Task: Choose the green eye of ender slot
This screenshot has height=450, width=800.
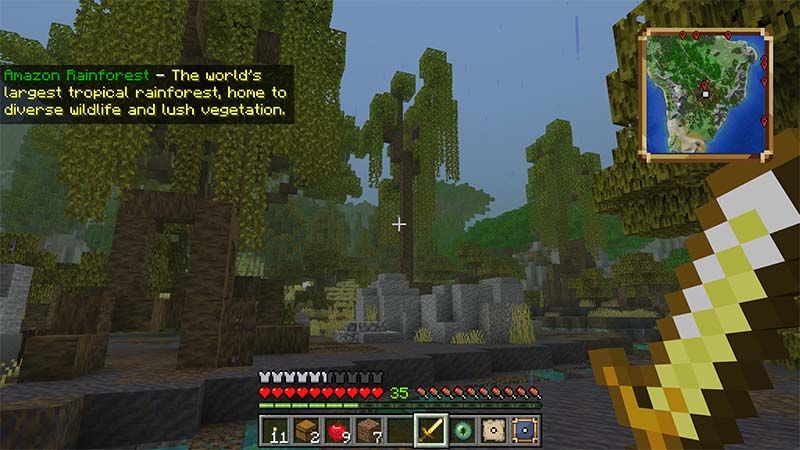Action: (462, 431)
